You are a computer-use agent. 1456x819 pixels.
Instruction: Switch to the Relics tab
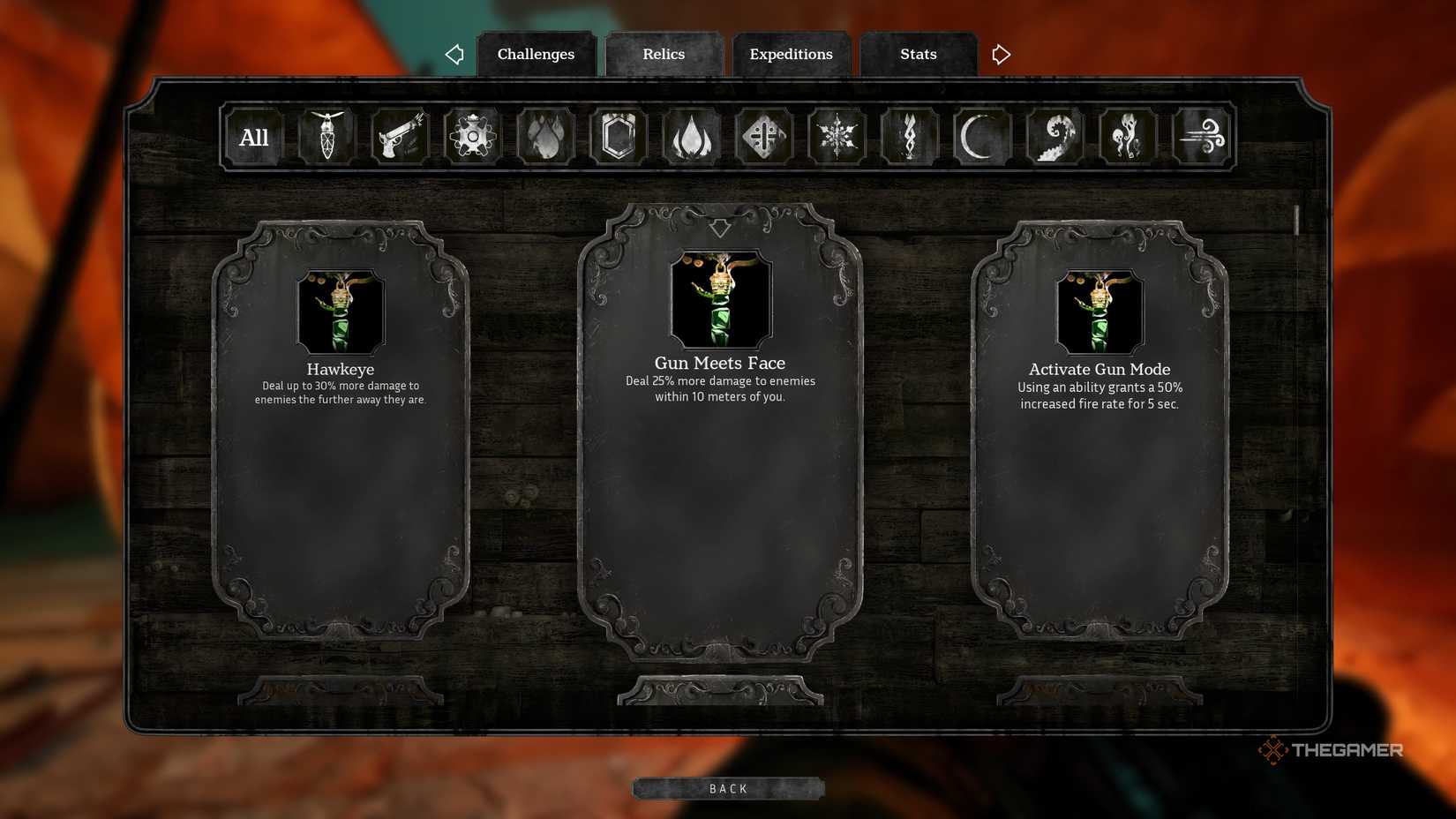click(664, 54)
